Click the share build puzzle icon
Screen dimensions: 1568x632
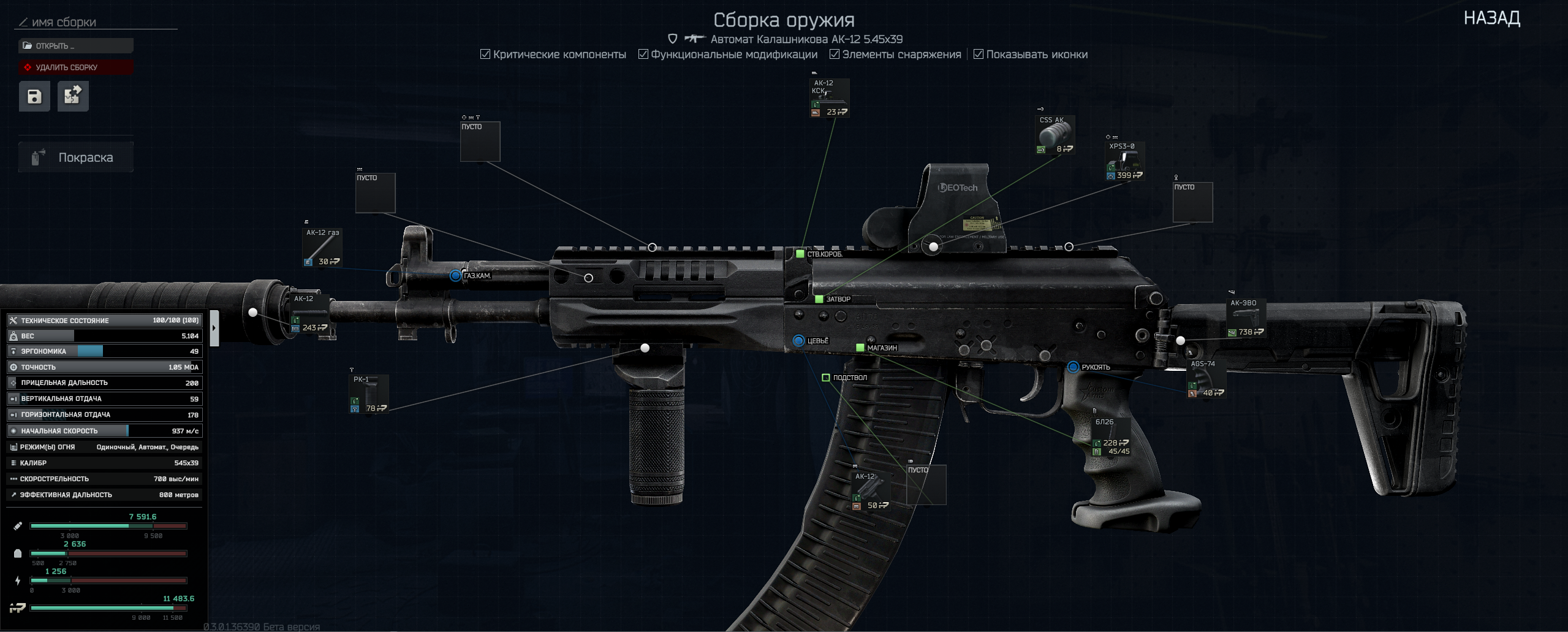[x=73, y=96]
